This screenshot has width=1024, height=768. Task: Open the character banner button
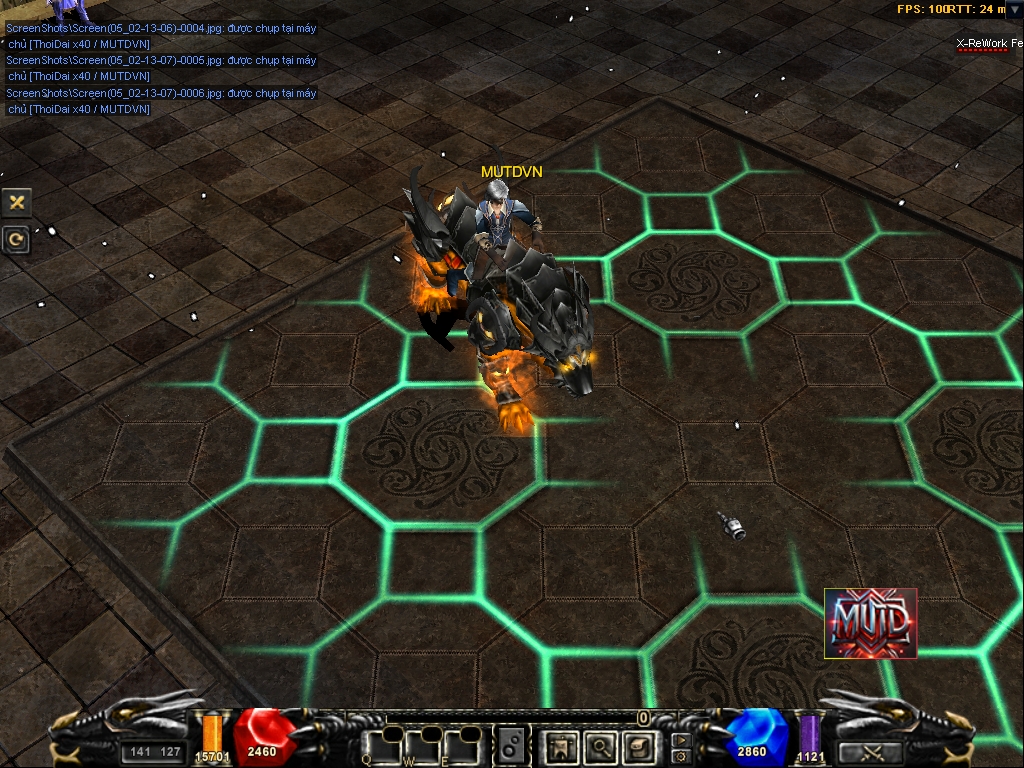[x=562, y=745]
